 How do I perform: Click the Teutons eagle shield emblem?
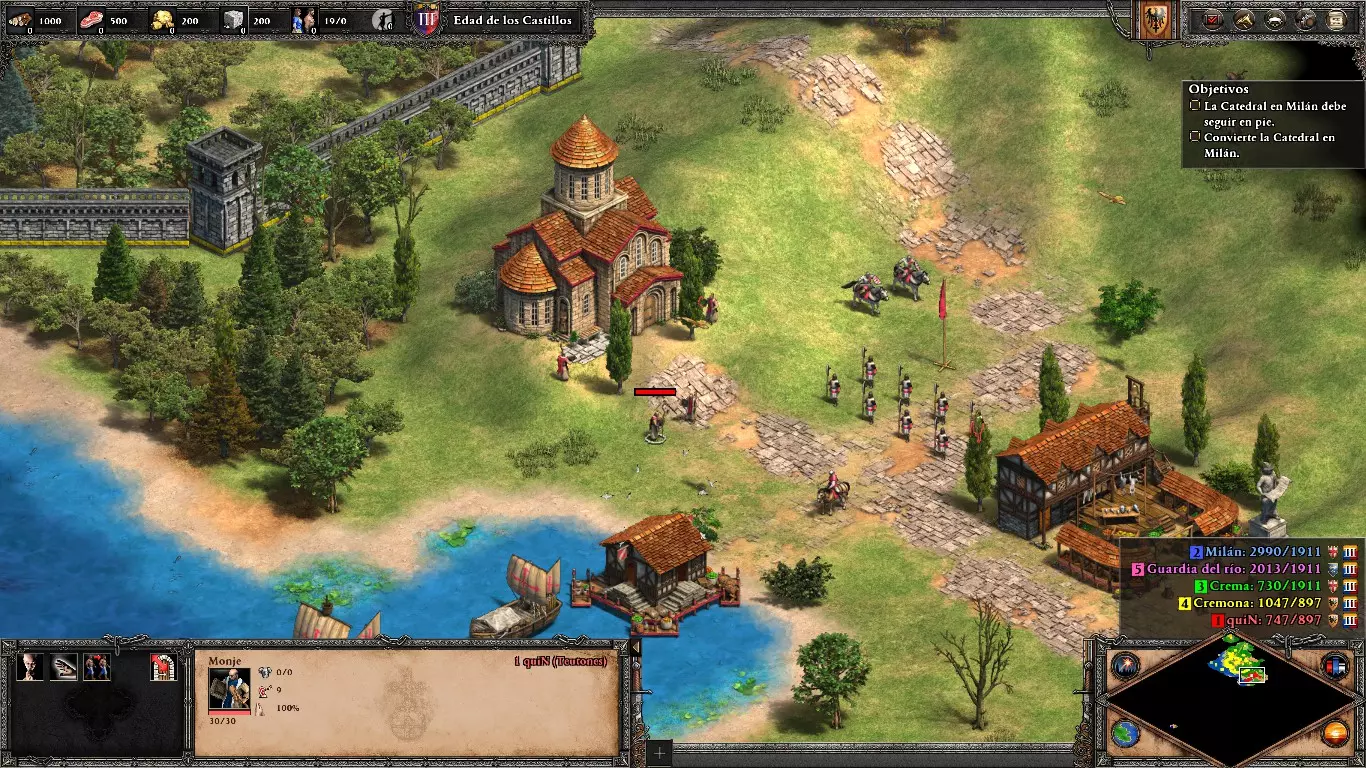[1155, 19]
